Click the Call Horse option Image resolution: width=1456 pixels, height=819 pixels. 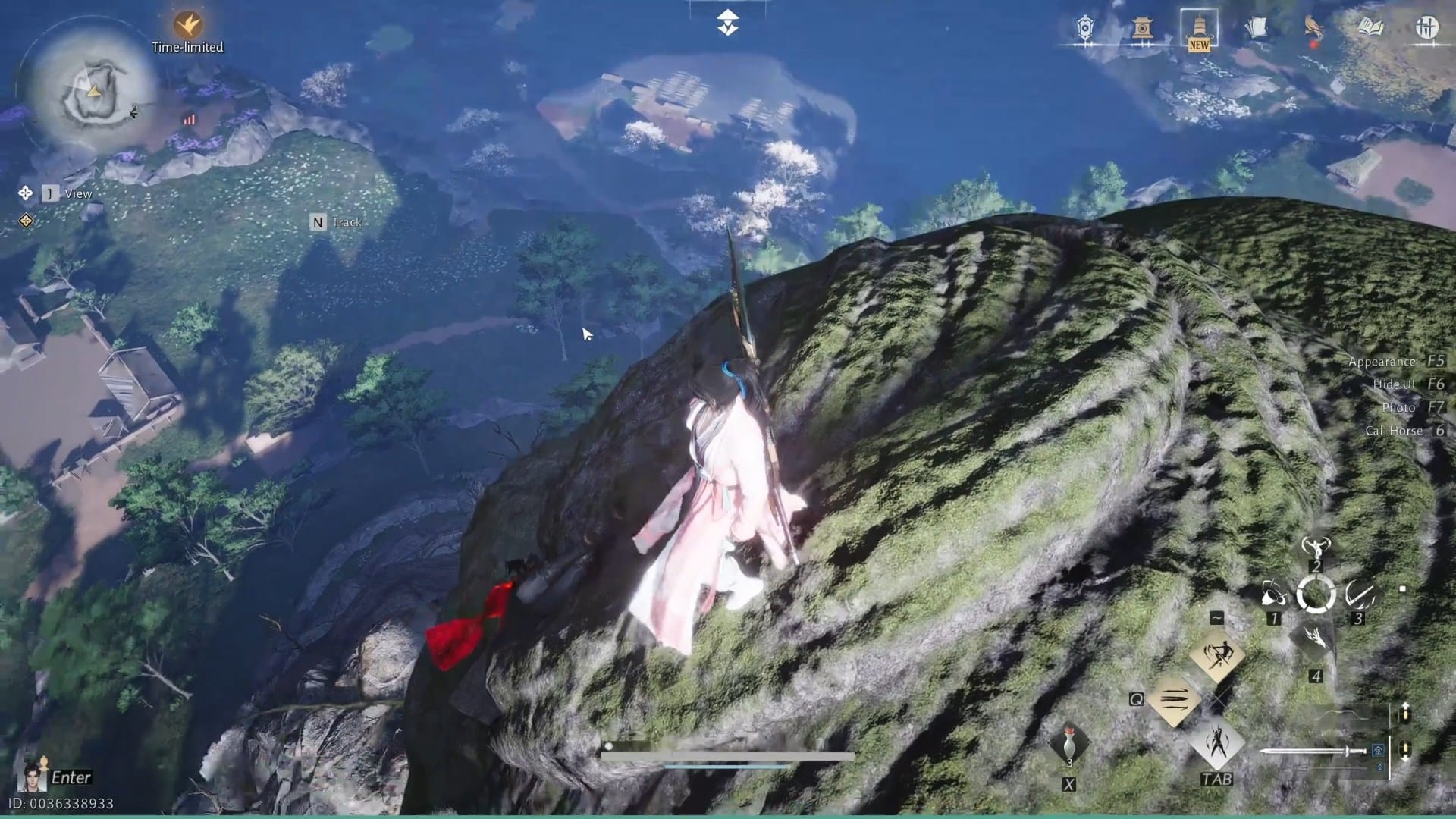(1395, 430)
